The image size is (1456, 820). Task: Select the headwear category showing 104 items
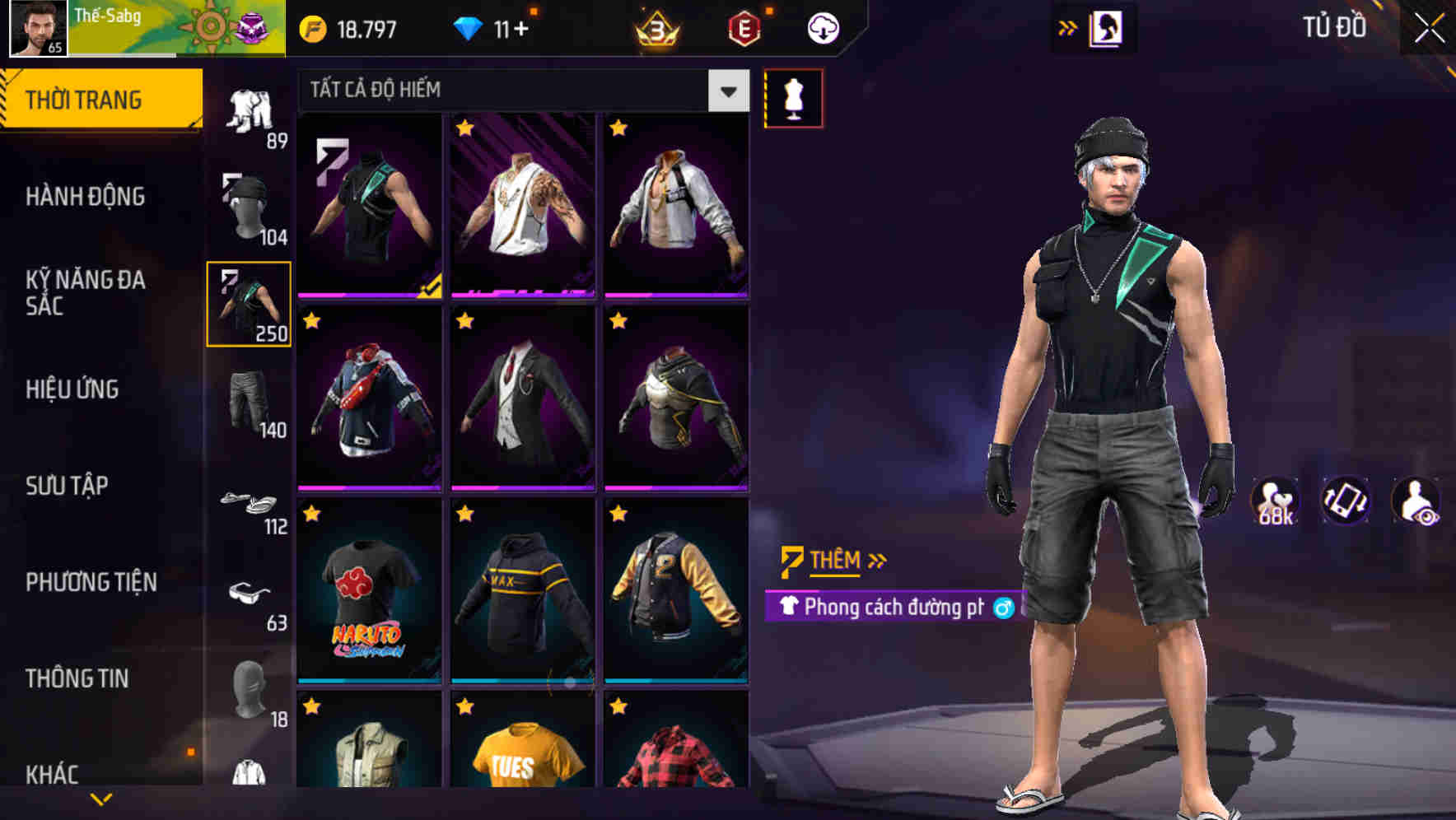point(249,210)
